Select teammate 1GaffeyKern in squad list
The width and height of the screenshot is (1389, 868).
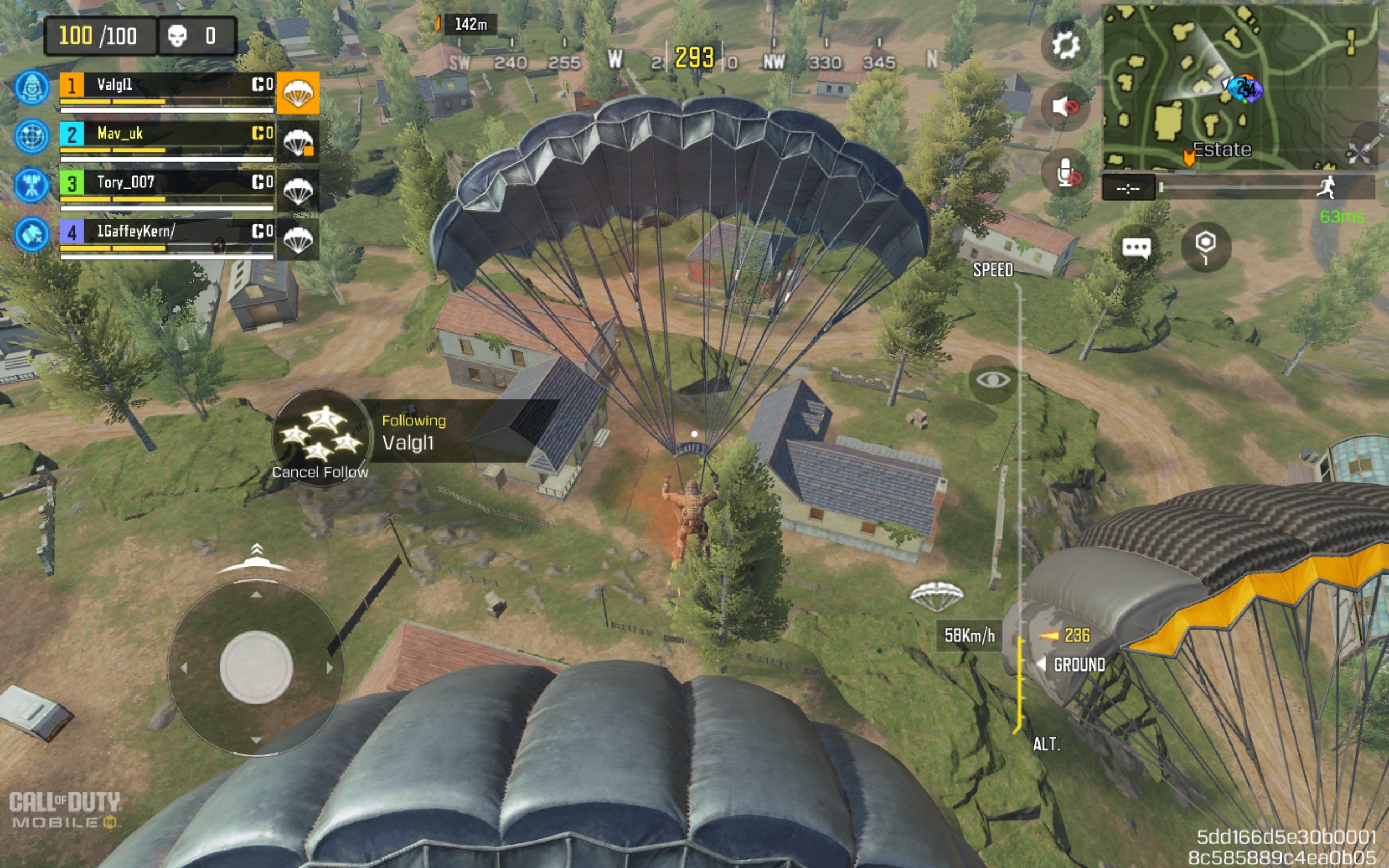coord(167,232)
